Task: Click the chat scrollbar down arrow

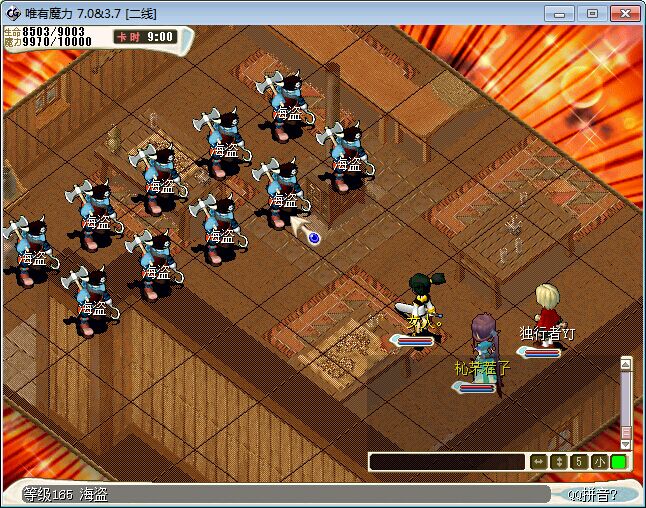Action: tap(626, 443)
